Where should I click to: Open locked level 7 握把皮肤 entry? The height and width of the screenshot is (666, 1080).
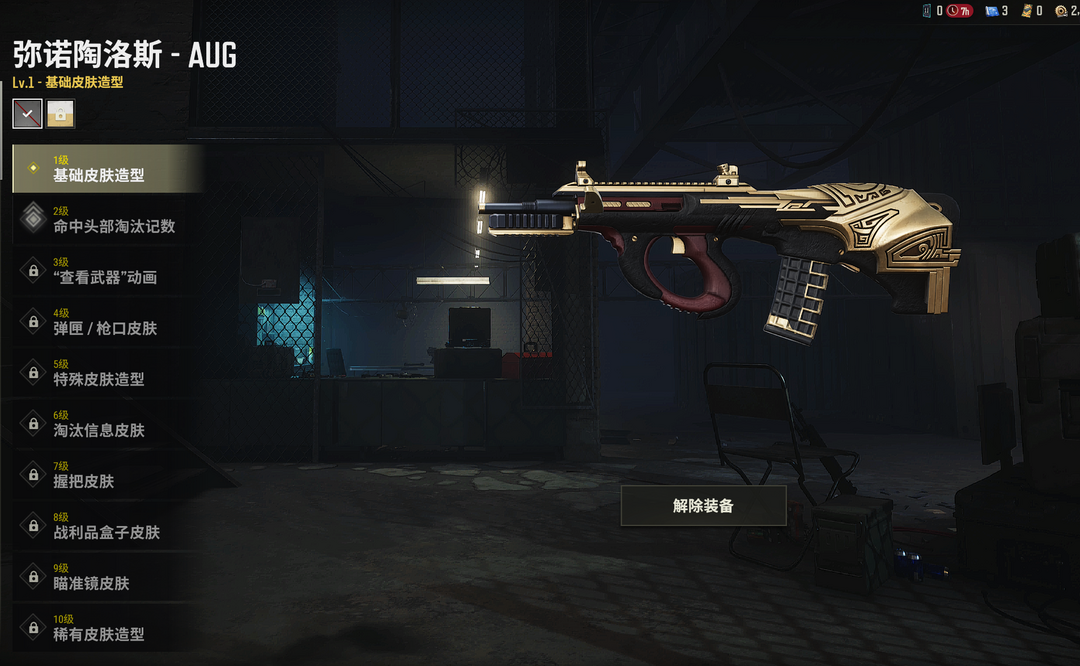pyautogui.click(x=108, y=475)
